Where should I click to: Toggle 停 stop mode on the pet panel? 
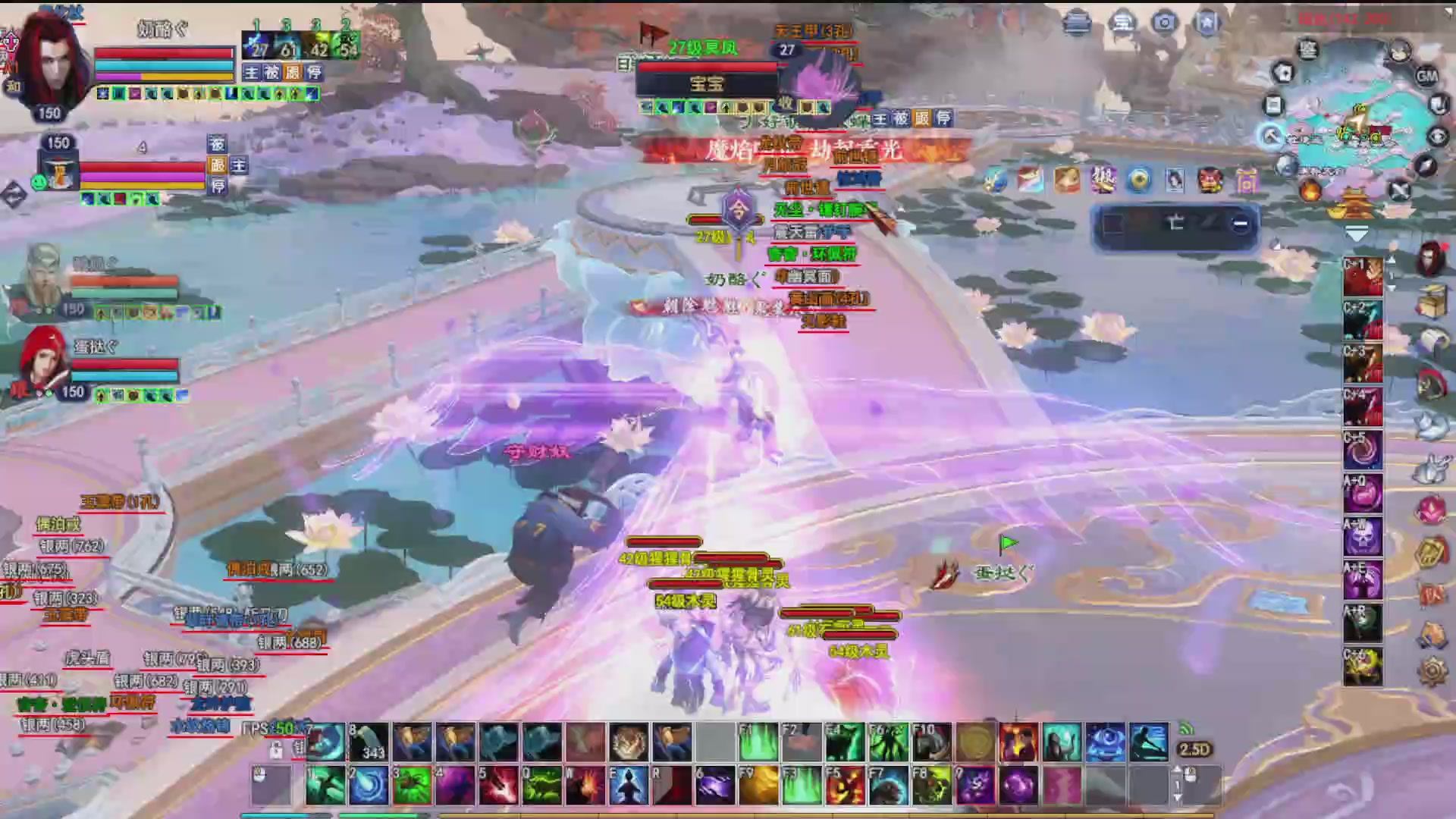pos(217,187)
